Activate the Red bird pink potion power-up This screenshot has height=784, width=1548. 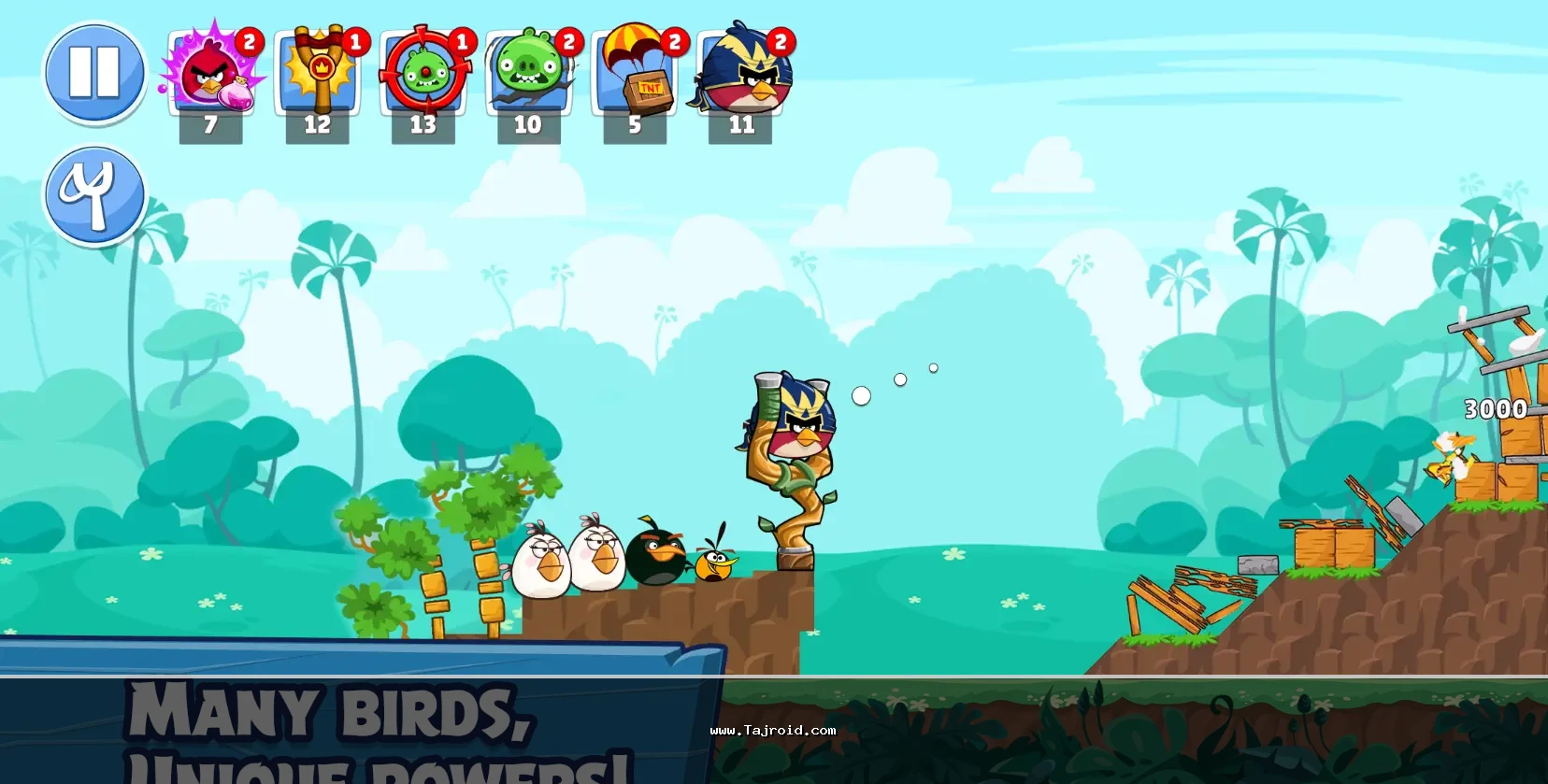(212, 74)
